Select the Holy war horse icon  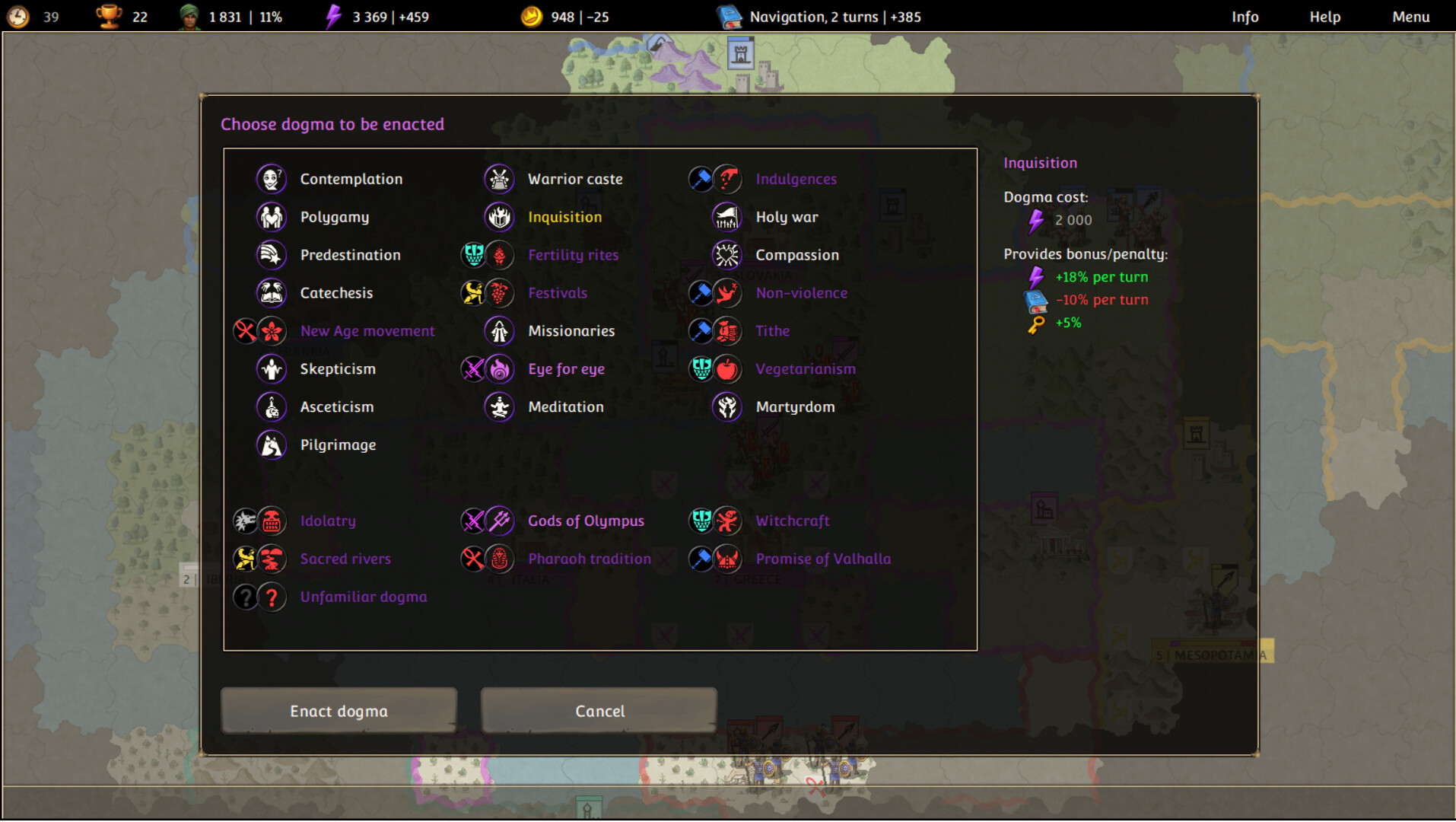pyautogui.click(x=727, y=217)
